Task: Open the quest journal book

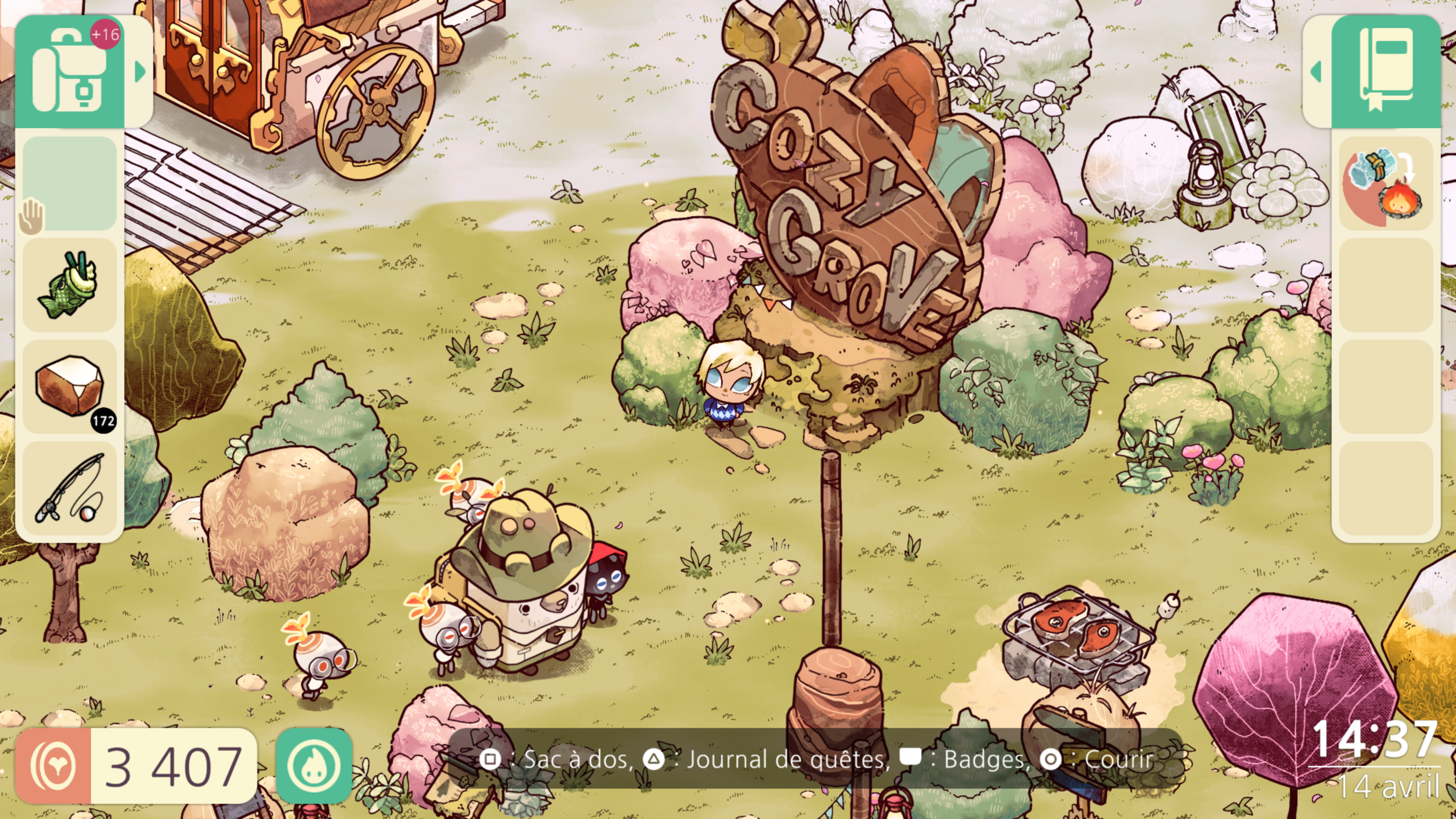Action: click(x=1385, y=72)
